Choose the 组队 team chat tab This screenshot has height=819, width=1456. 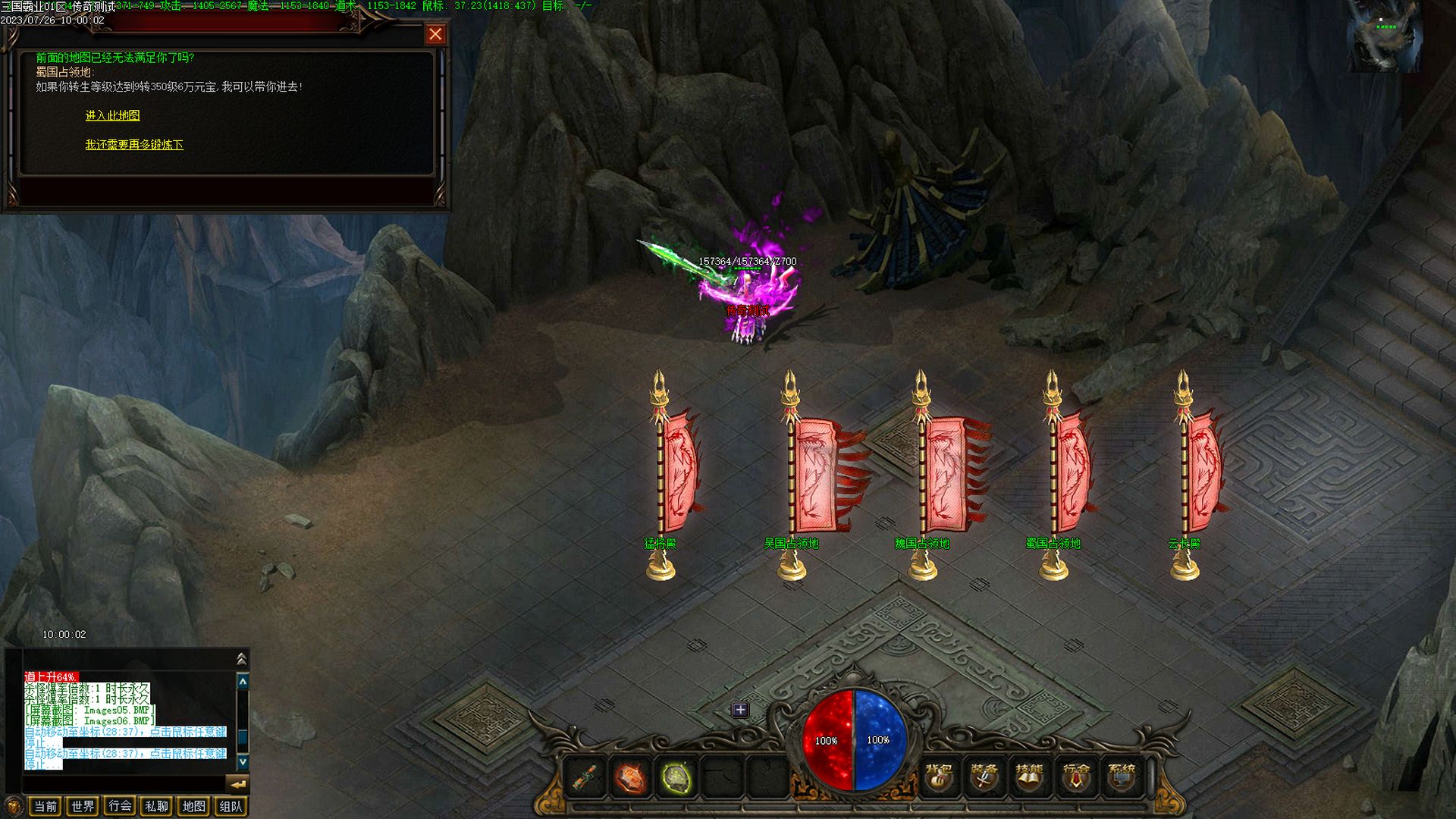click(x=231, y=806)
